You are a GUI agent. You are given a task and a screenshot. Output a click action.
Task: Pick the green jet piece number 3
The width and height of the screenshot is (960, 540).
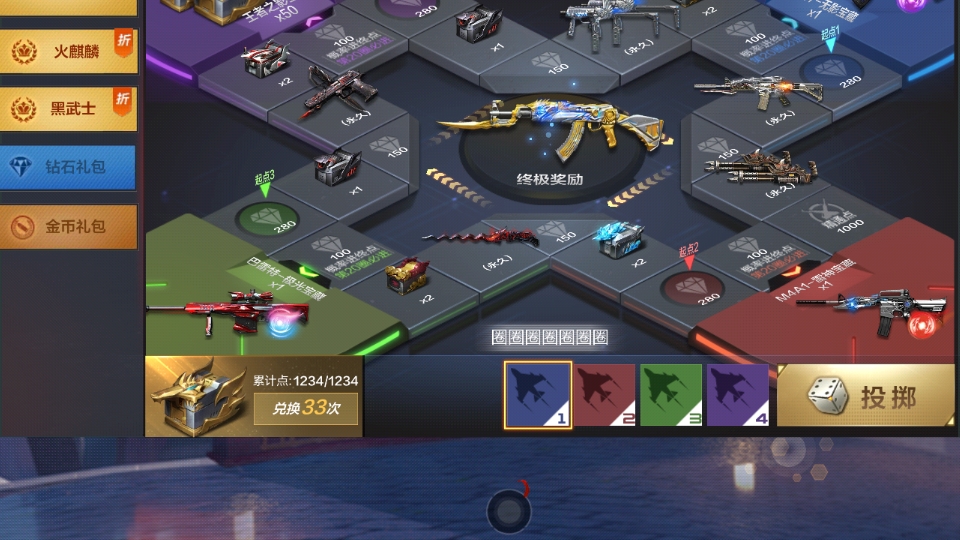click(x=672, y=395)
